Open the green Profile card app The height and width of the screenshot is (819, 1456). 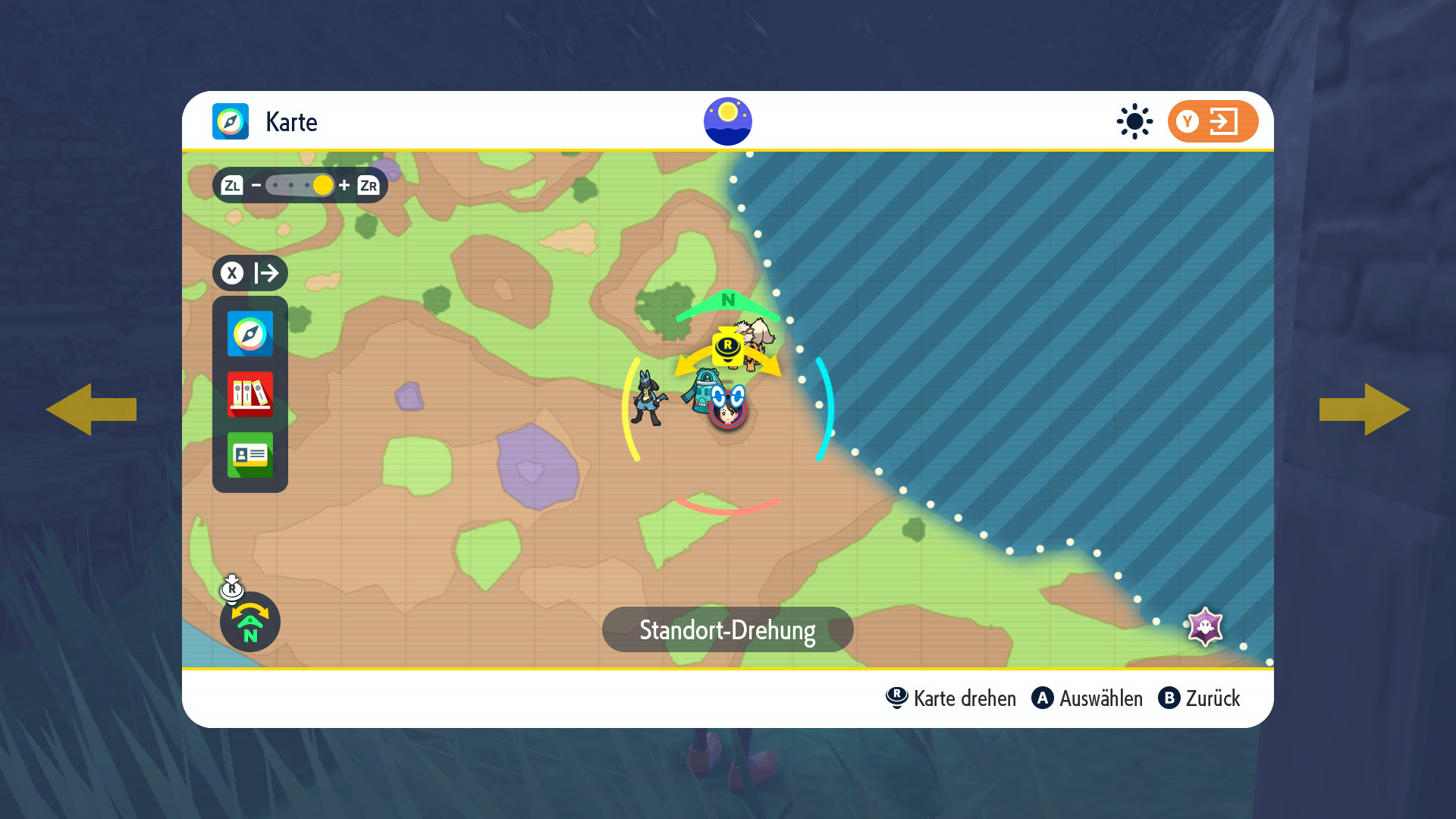click(250, 455)
